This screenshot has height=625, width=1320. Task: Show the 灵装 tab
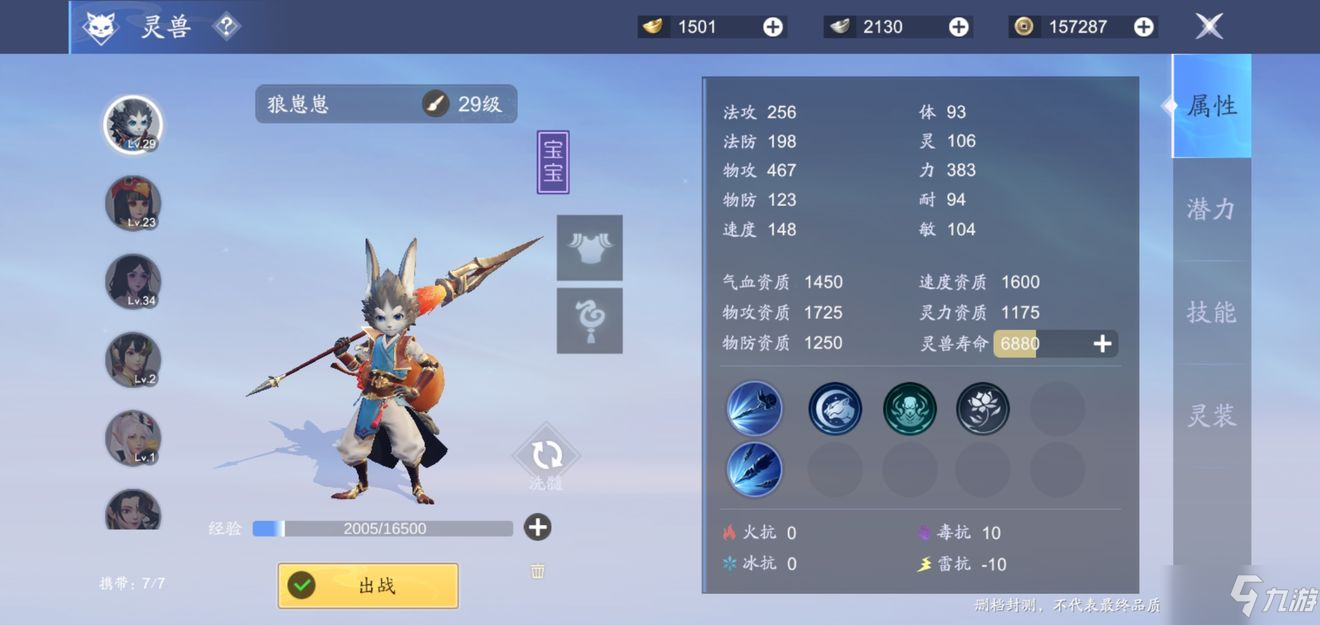[1211, 415]
